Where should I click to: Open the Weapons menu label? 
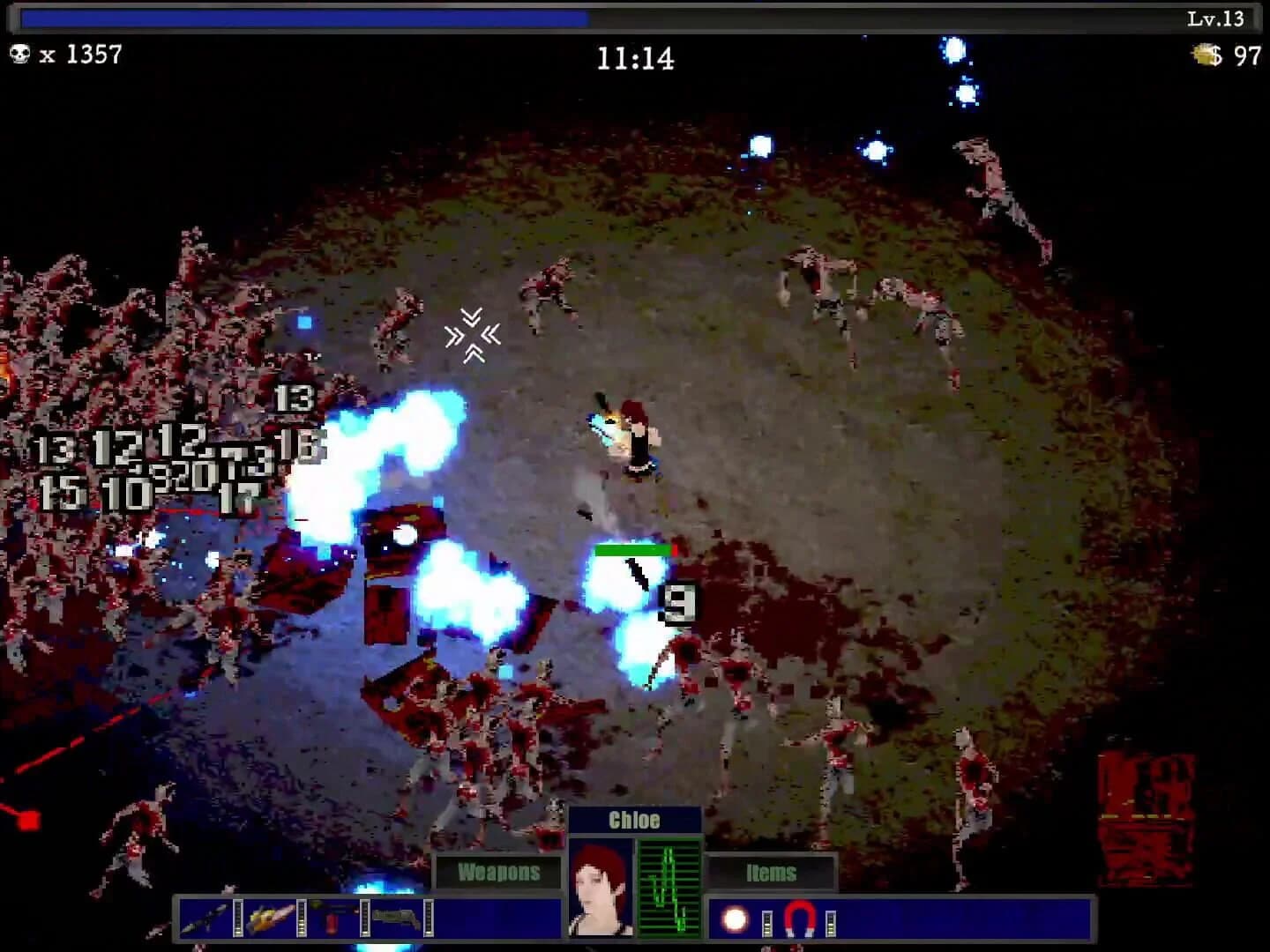click(x=498, y=874)
